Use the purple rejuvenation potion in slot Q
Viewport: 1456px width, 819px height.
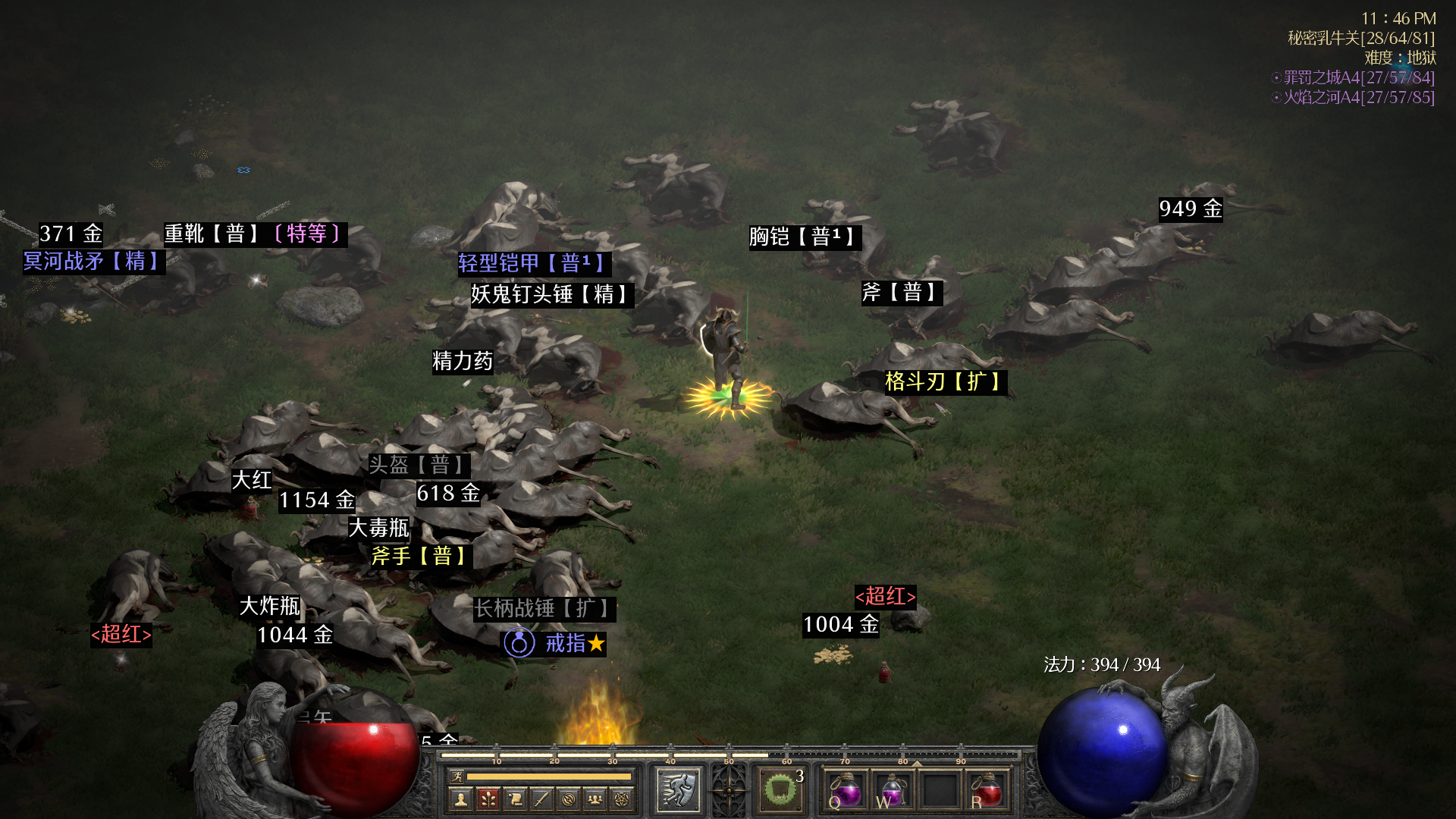pyautogui.click(x=846, y=791)
